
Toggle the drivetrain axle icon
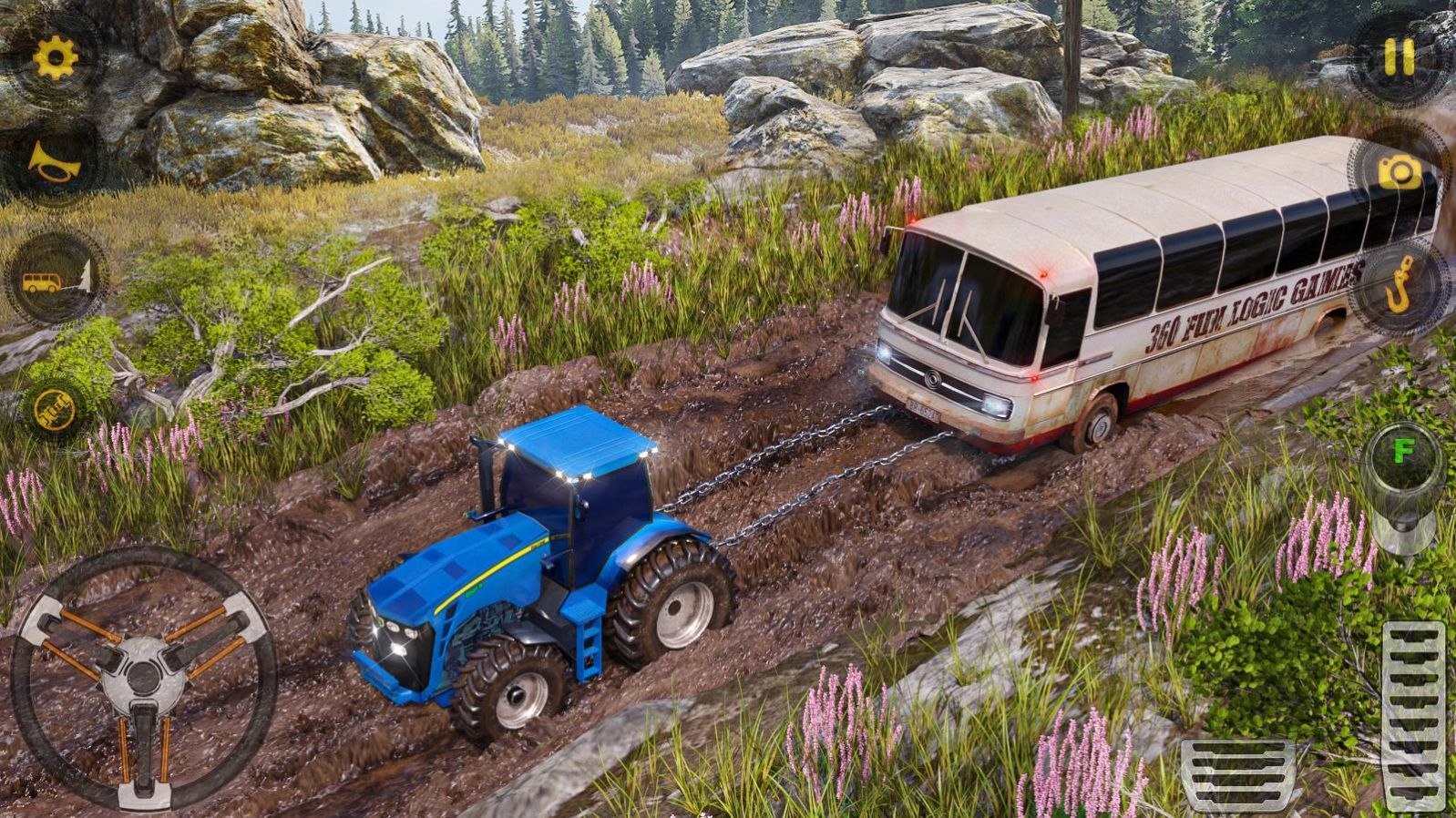tap(56, 410)
